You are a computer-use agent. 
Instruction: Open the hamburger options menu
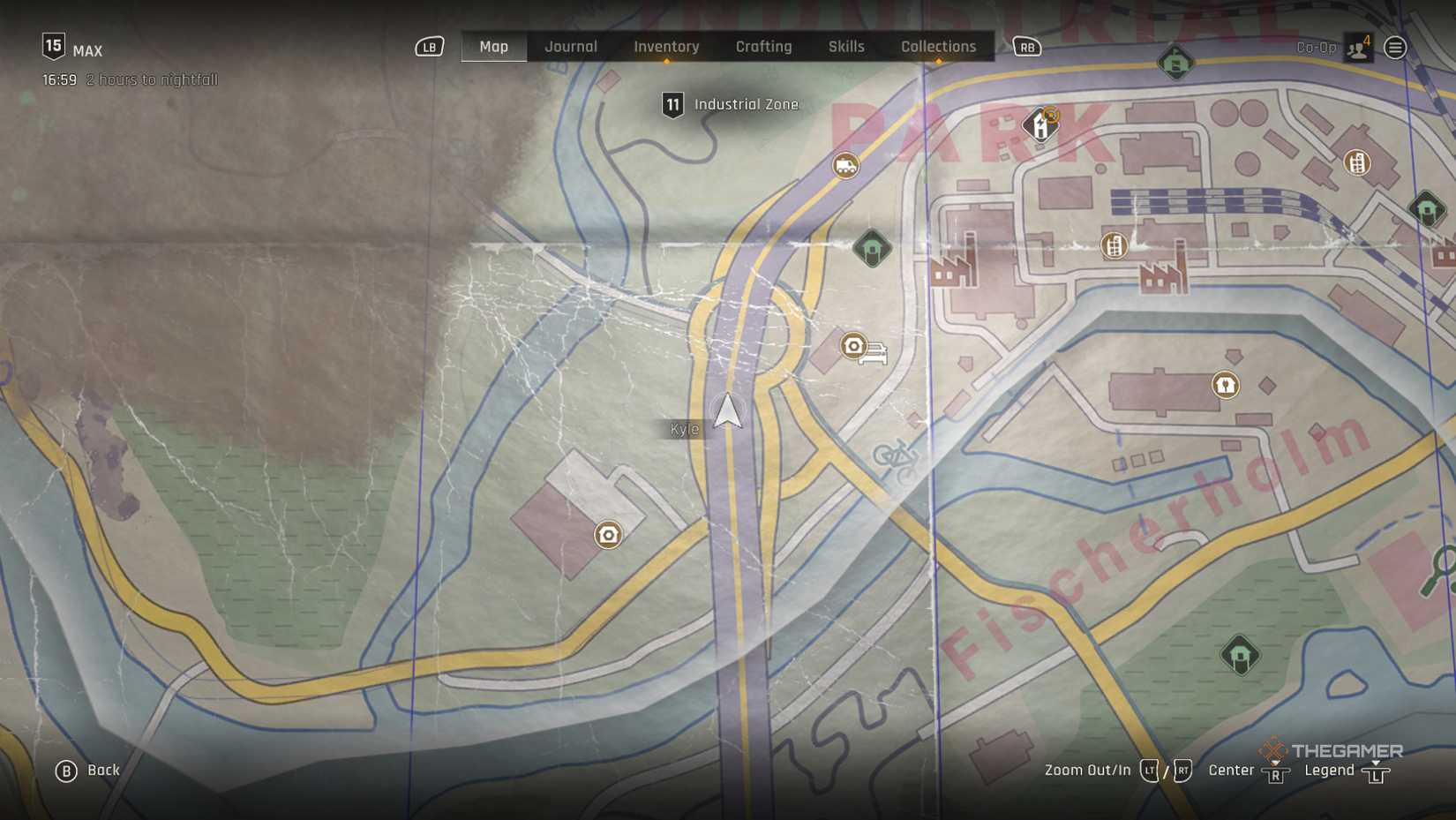click(1395, 48)
